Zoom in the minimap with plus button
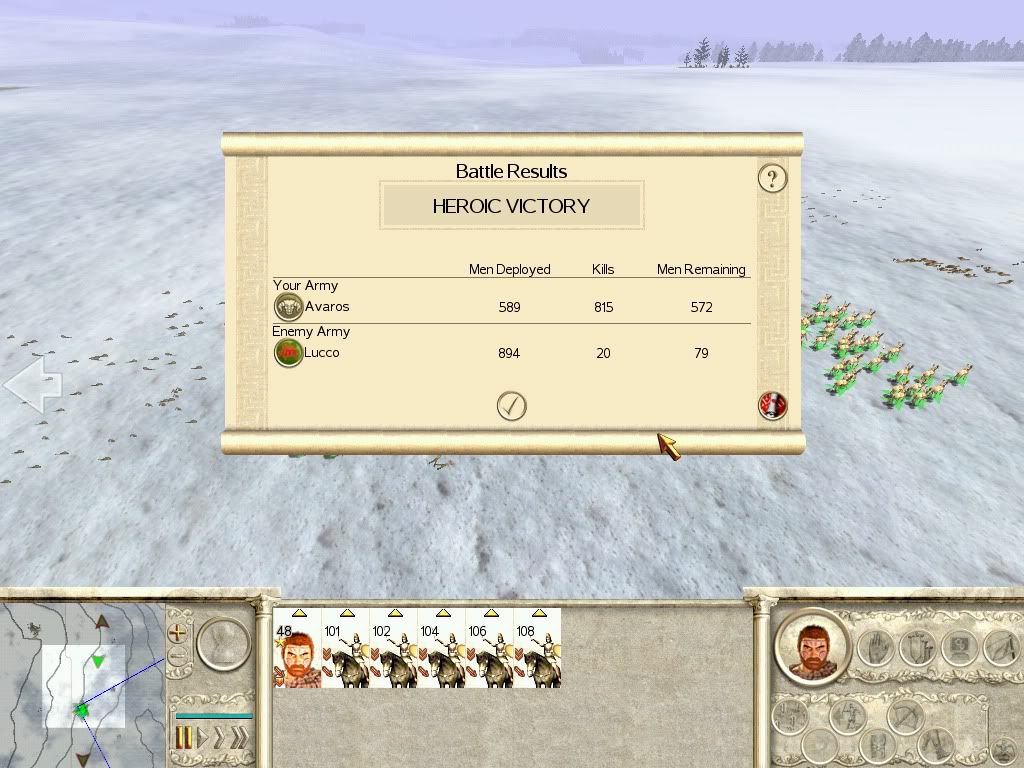 178,633
